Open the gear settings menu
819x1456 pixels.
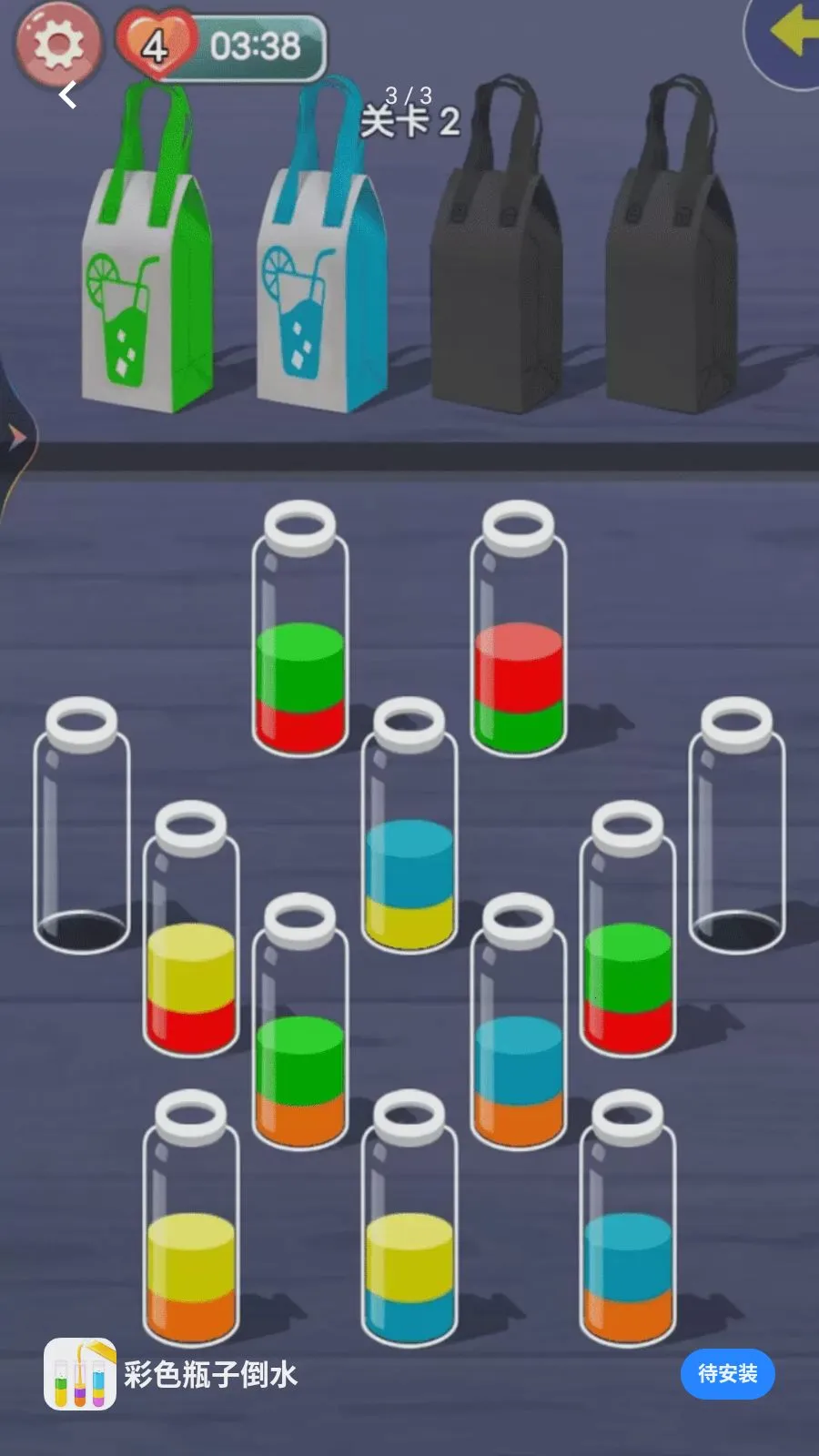[x=57, y=43]
